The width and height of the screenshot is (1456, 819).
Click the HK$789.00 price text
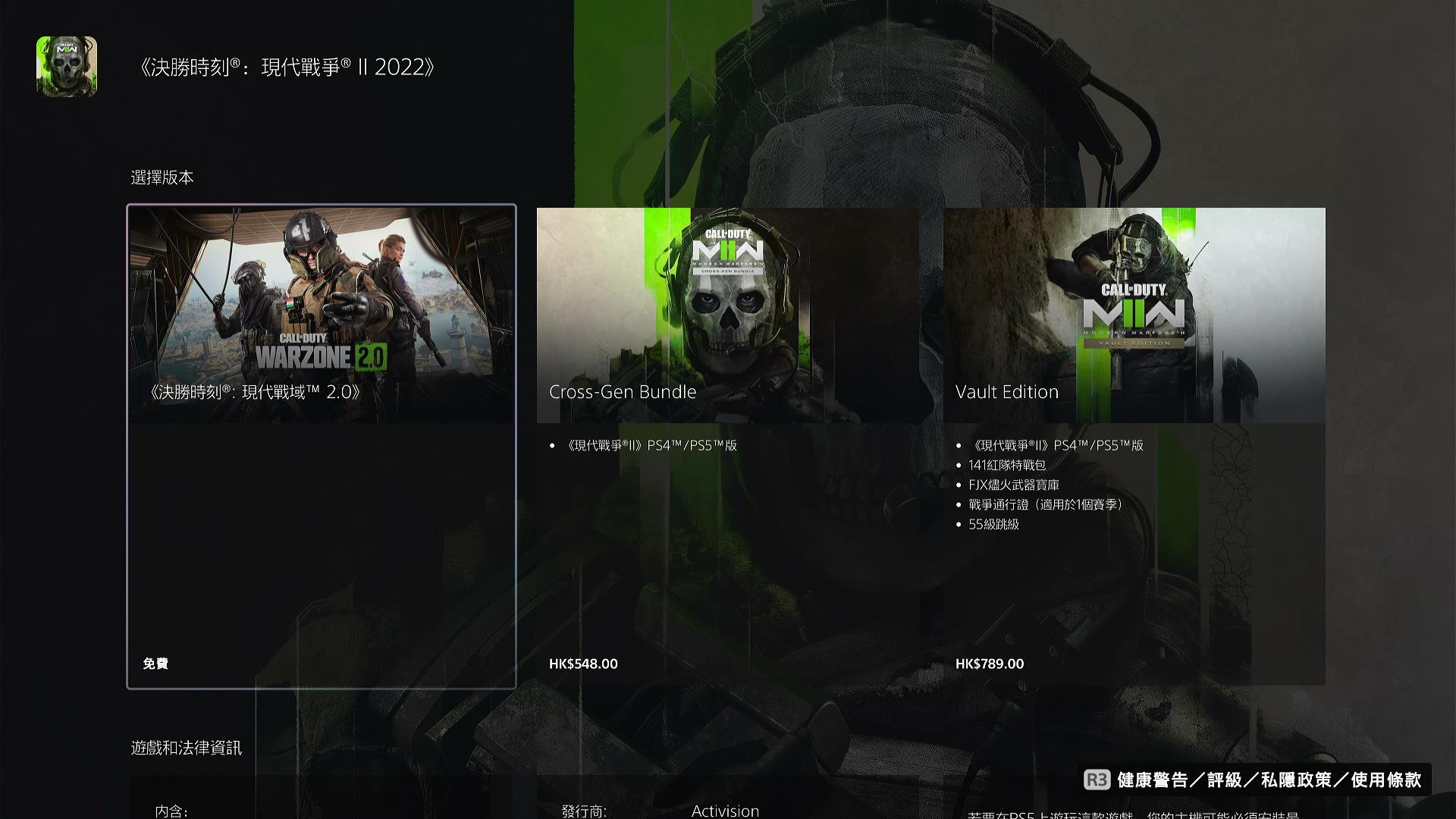coord(990,664)
